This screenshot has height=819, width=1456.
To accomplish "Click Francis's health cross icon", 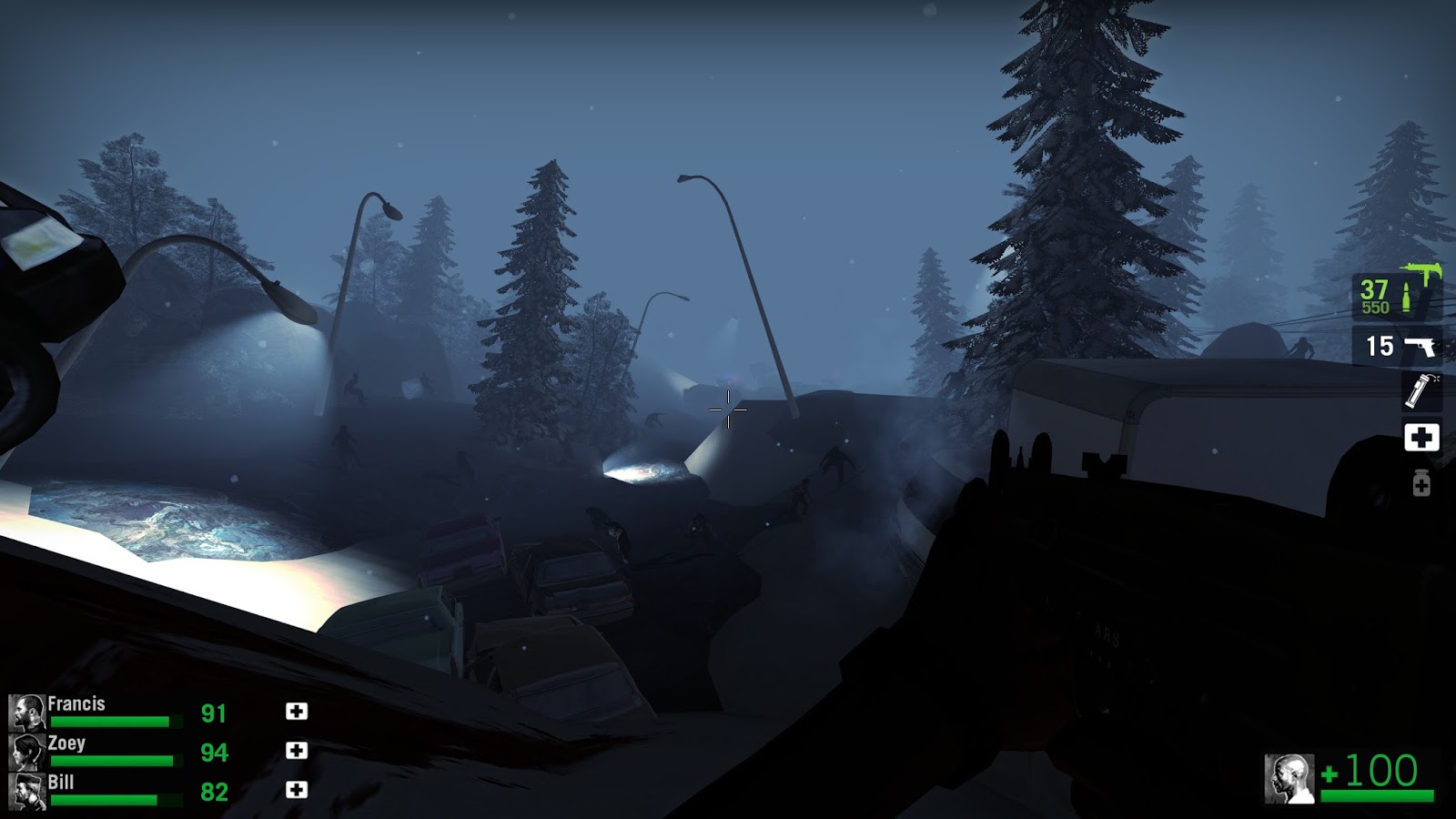I will tap(295, 711).
